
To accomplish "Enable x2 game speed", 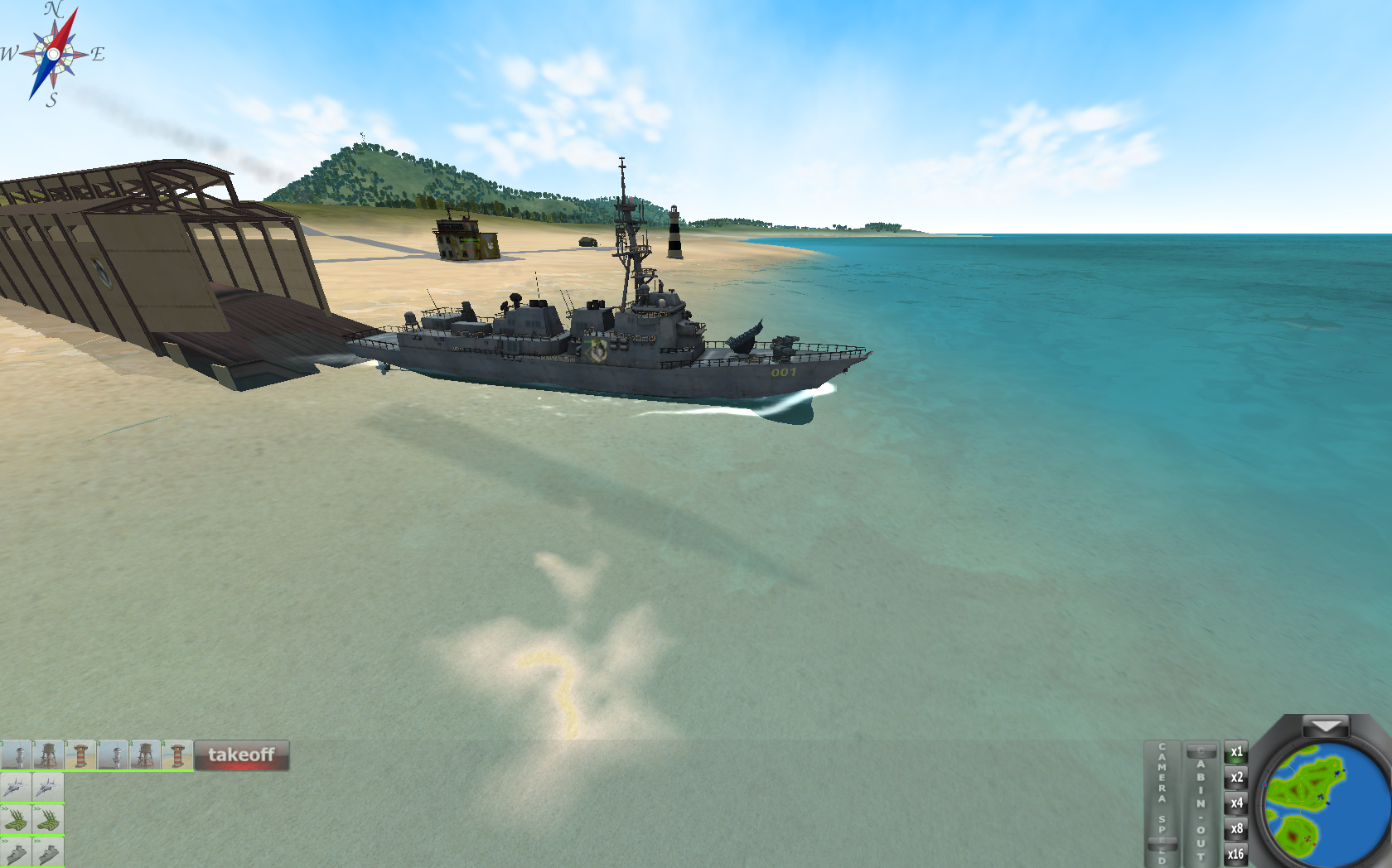I will 1236,778.
